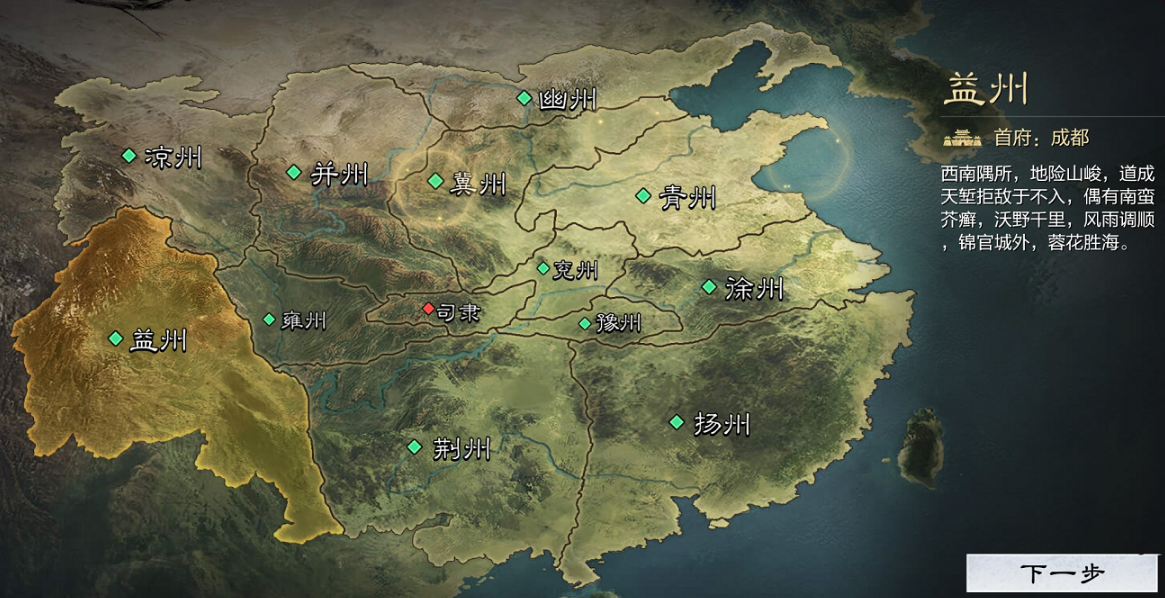
Task: Choose the 青州 province marker
Action: [x=643, y=195]
